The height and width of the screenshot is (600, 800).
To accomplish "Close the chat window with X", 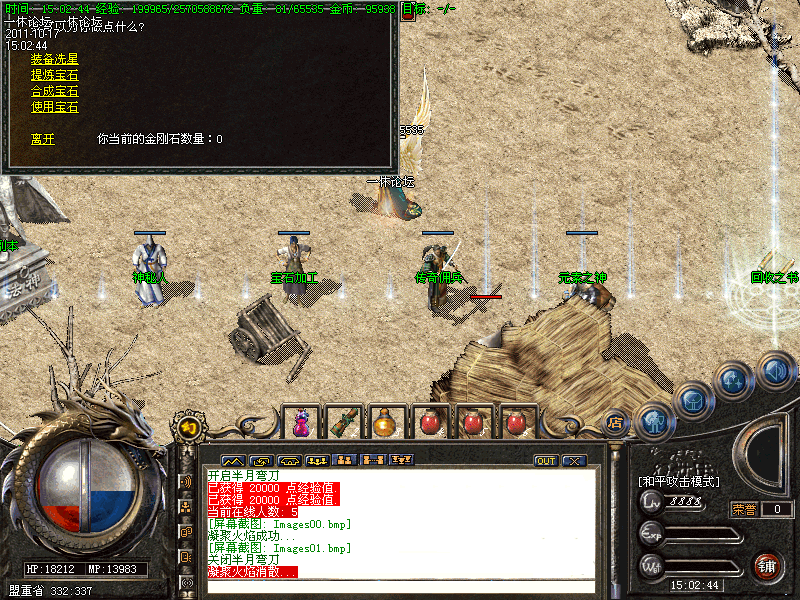I will click(x=573, y=461).
